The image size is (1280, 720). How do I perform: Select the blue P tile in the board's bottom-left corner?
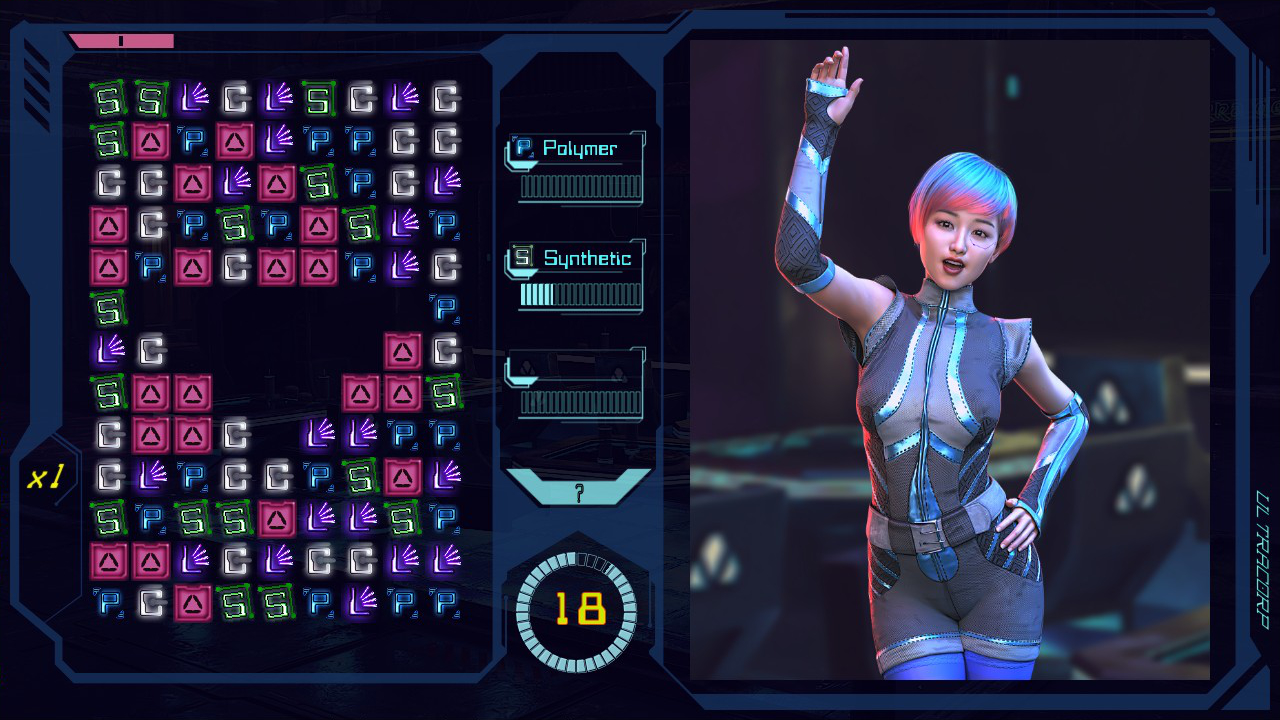(x=108, y=602)
